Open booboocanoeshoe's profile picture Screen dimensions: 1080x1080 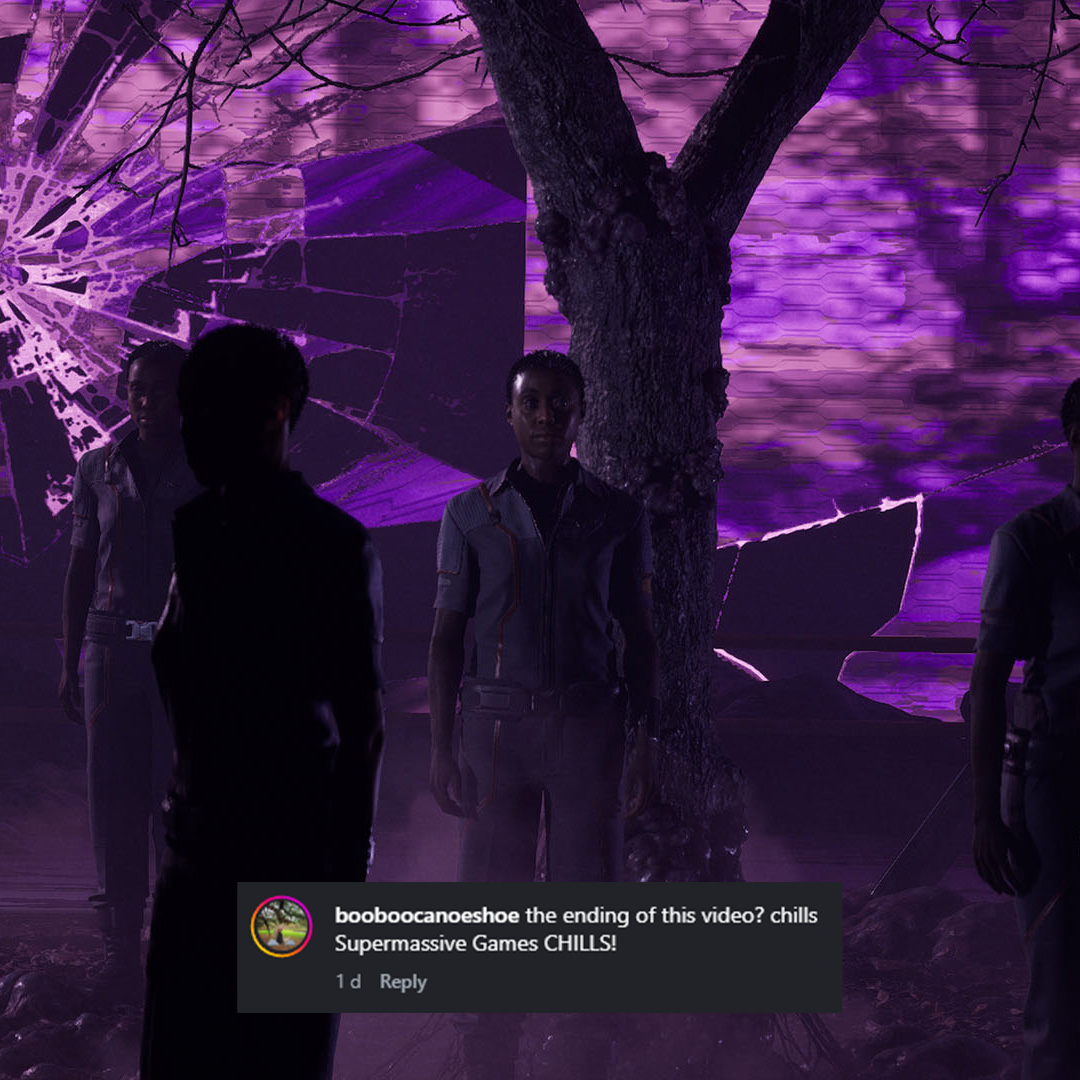281,927
